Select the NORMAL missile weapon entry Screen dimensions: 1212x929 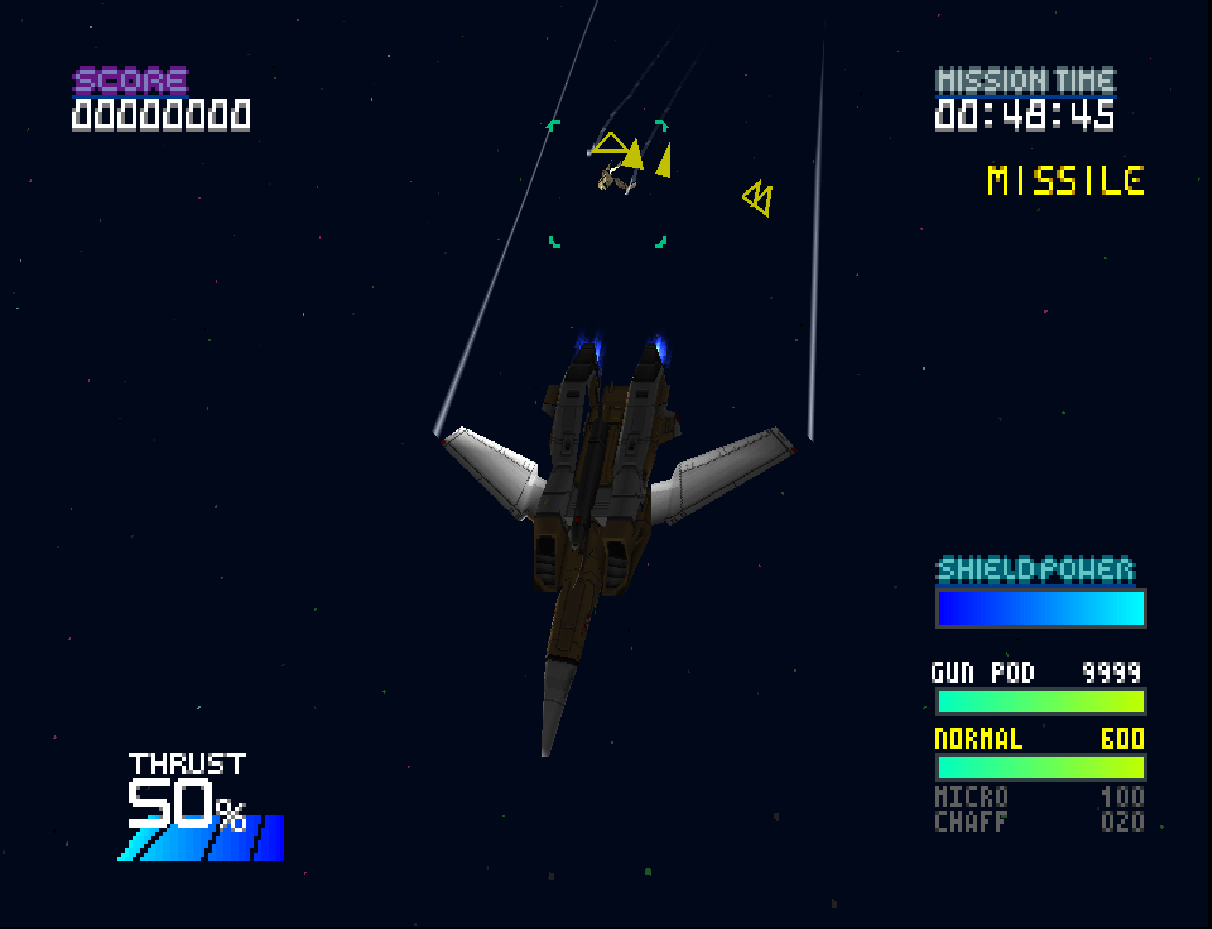click(978, 740)
